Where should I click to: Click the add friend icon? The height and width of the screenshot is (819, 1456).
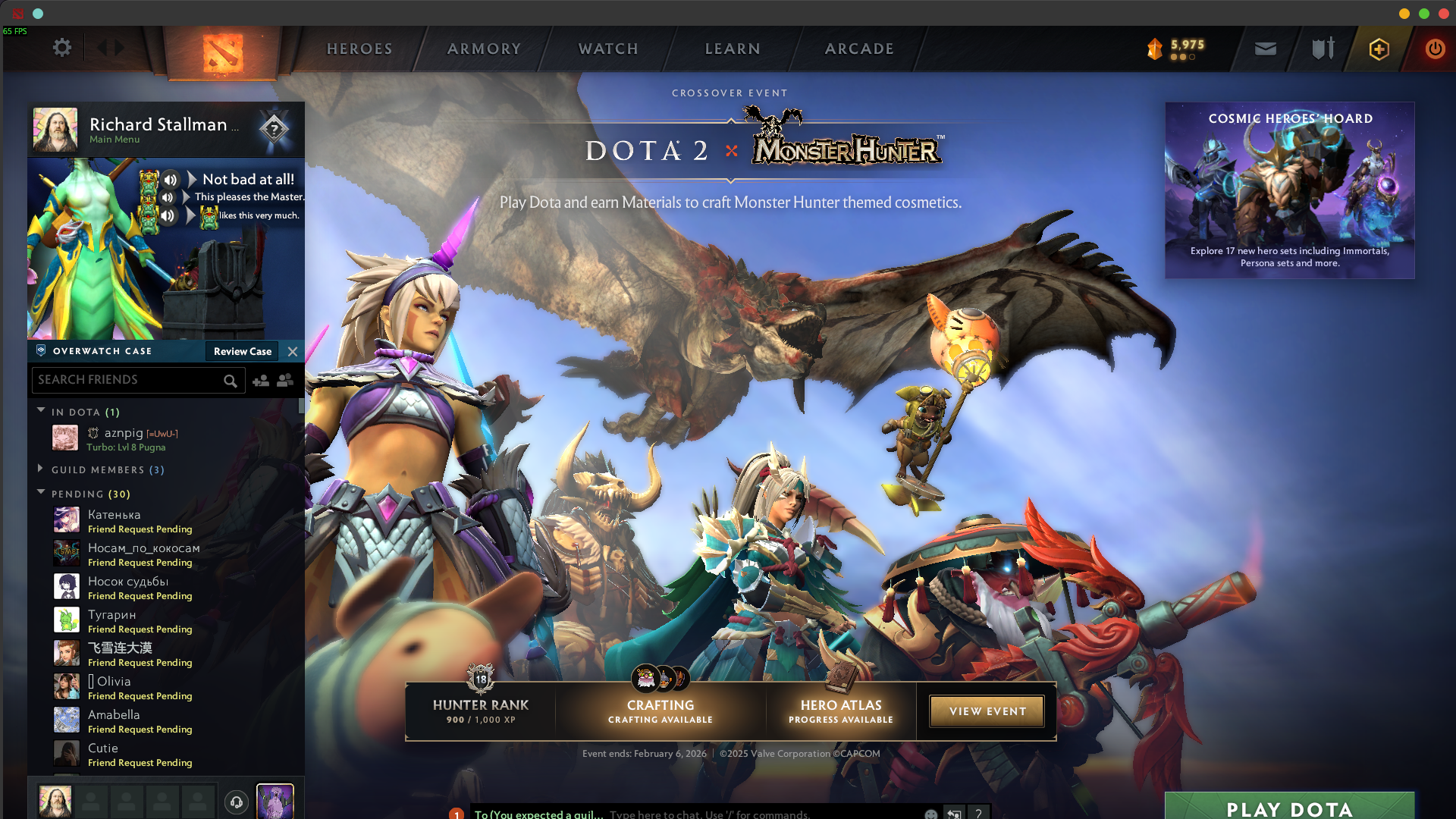pyautogui.click(x=261, y=381)
